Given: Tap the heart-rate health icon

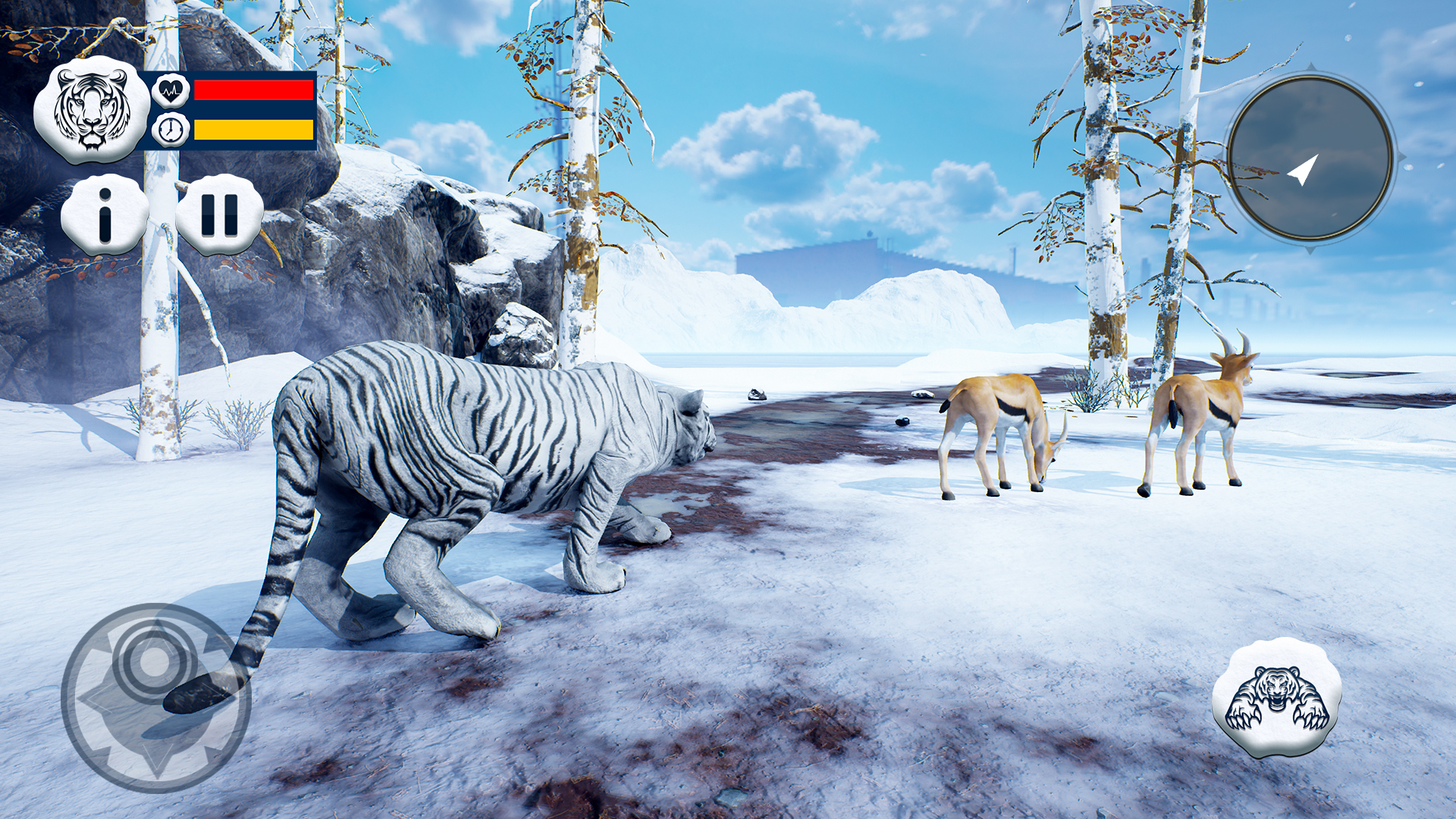Looking at the screenshot, I should coord(169,89).
